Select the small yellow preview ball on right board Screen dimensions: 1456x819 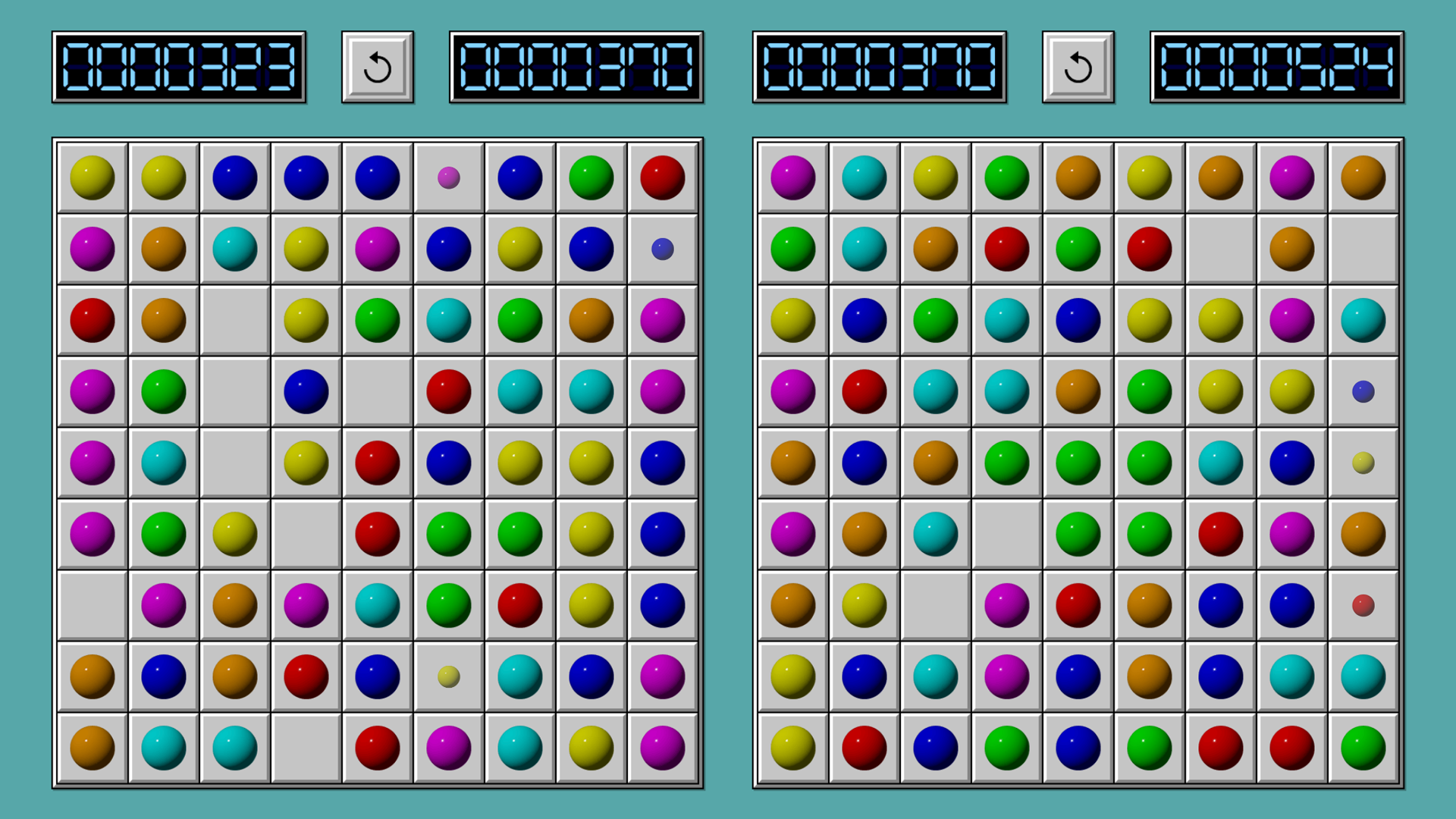point(1363,463)
